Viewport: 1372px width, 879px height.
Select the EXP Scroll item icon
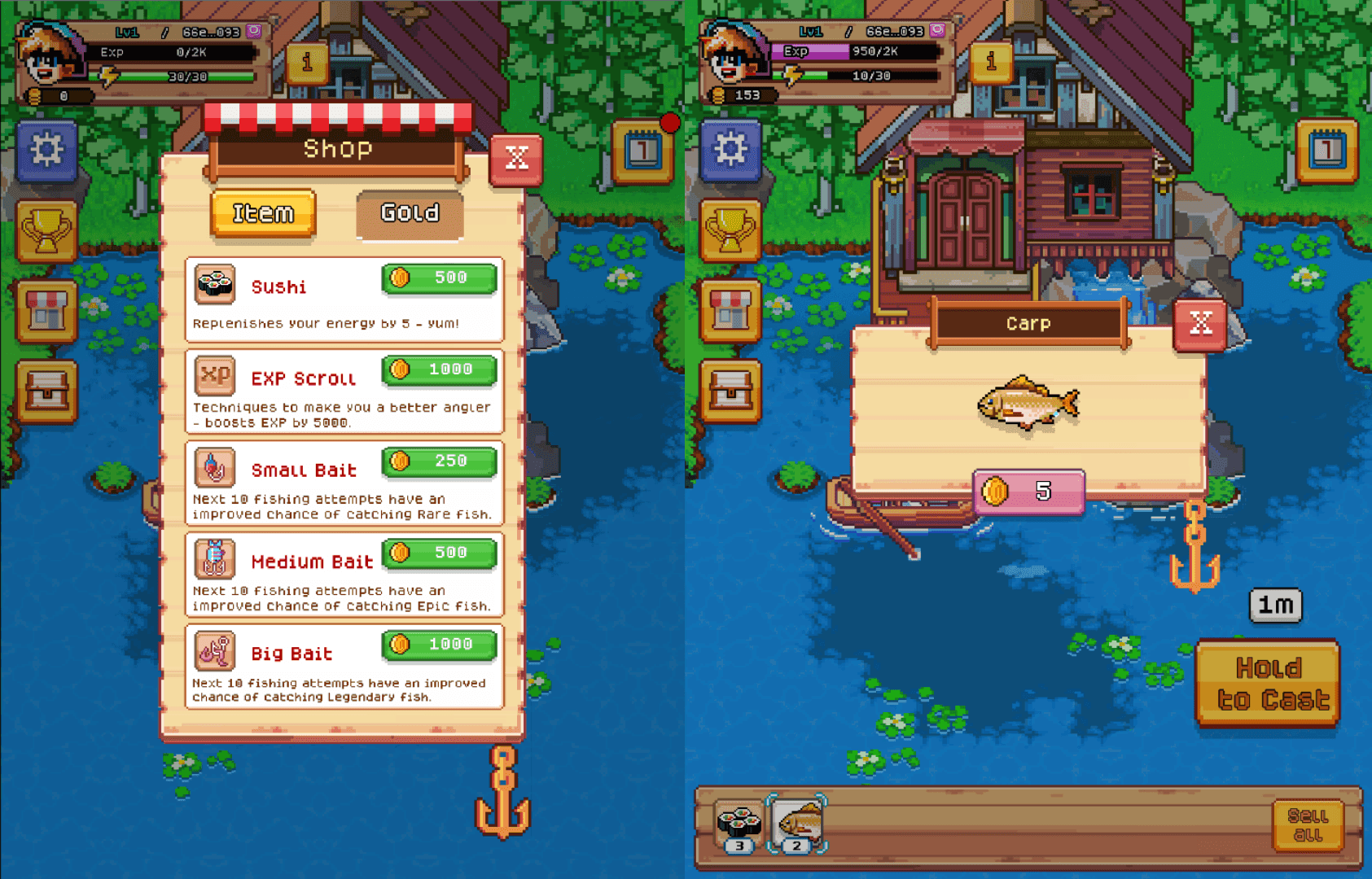tap(214, 377)
